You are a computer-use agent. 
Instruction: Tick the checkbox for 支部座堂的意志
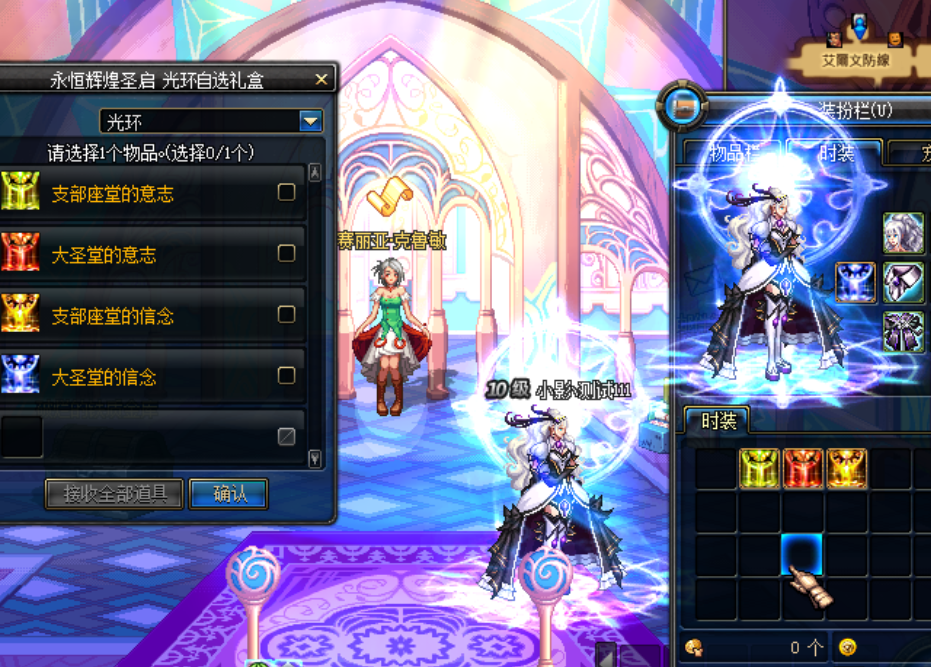tap(286, 192)
